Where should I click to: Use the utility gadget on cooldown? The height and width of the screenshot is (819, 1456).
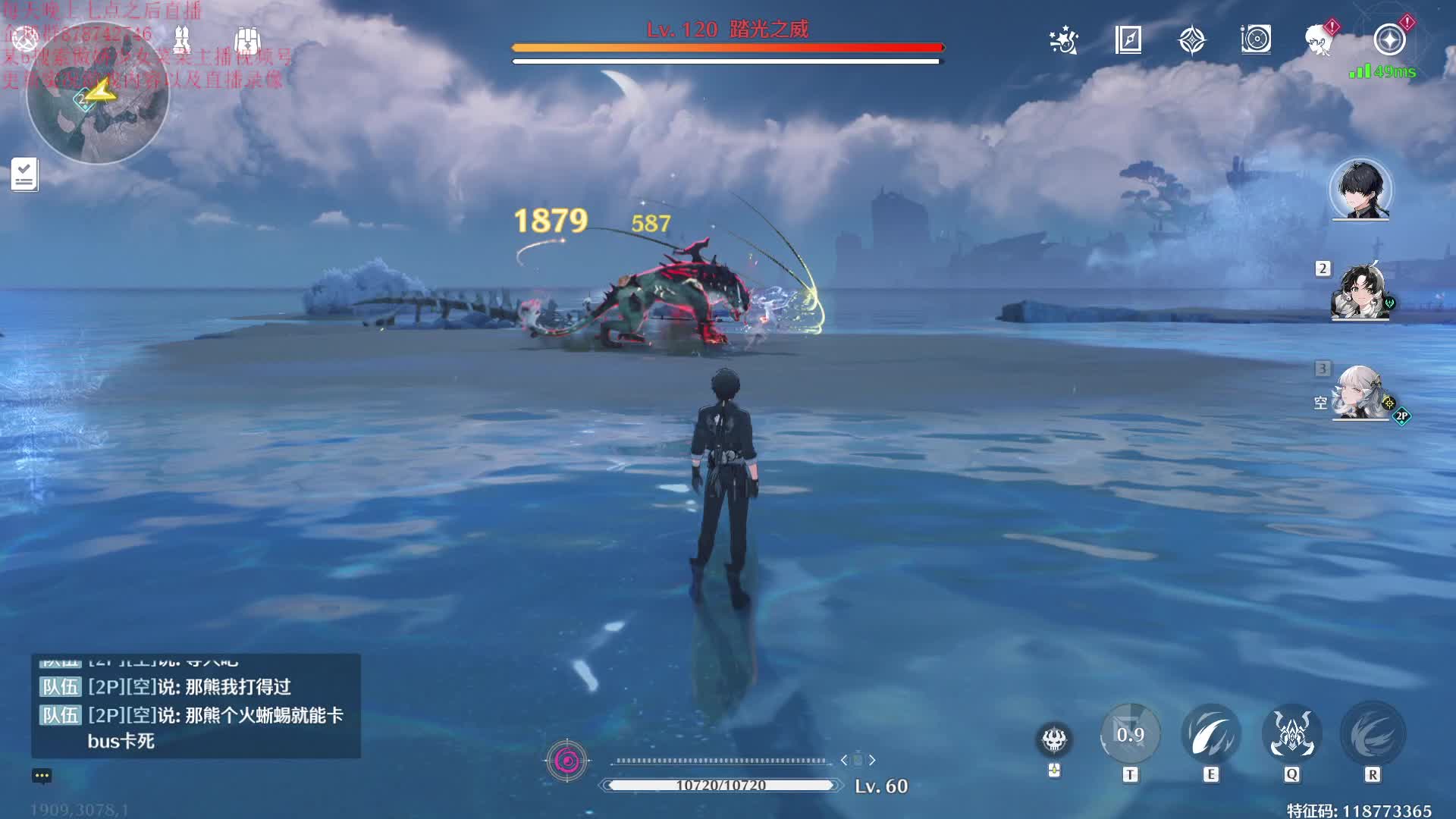(x=1130, y=734)
